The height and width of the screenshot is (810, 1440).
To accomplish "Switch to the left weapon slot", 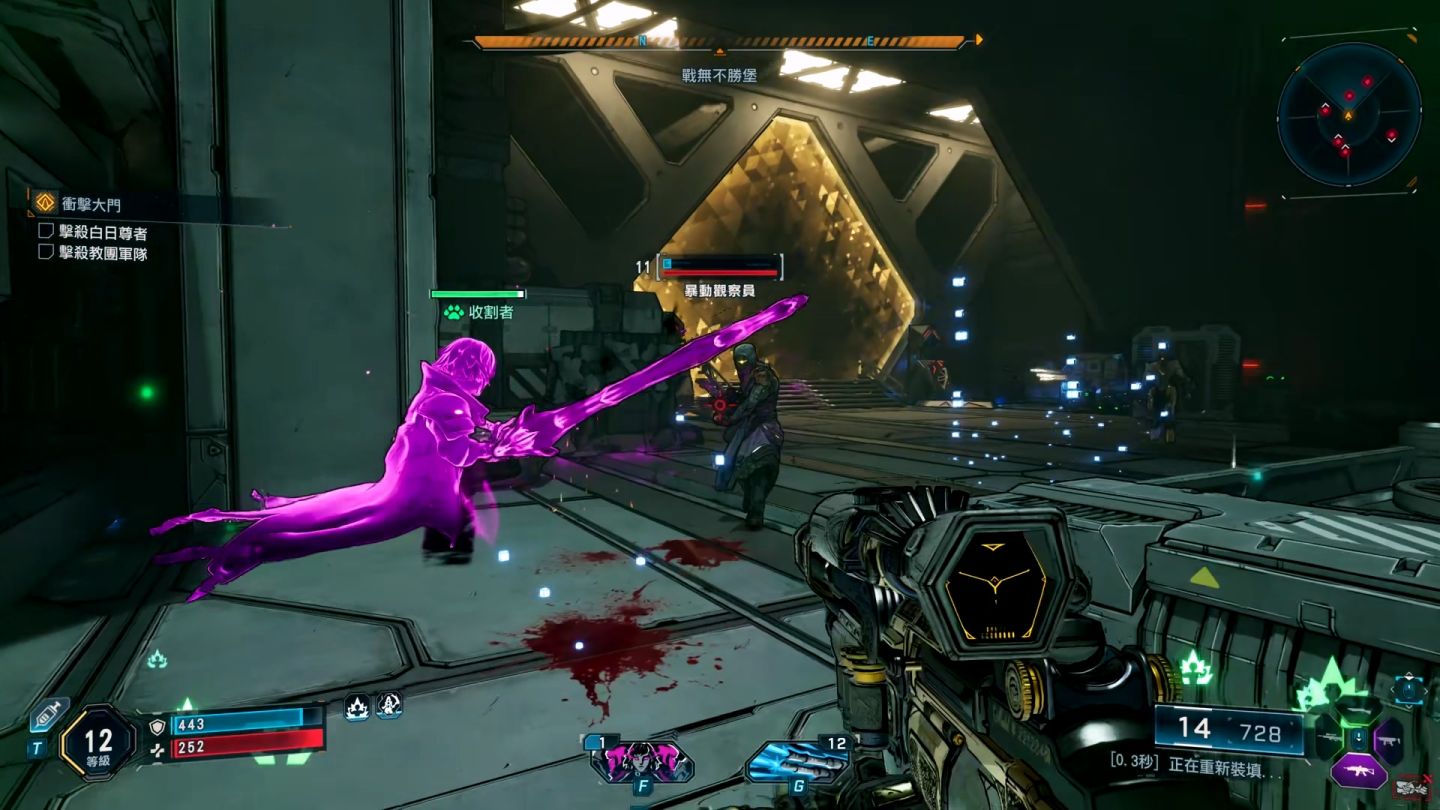I will [1327, 740].
